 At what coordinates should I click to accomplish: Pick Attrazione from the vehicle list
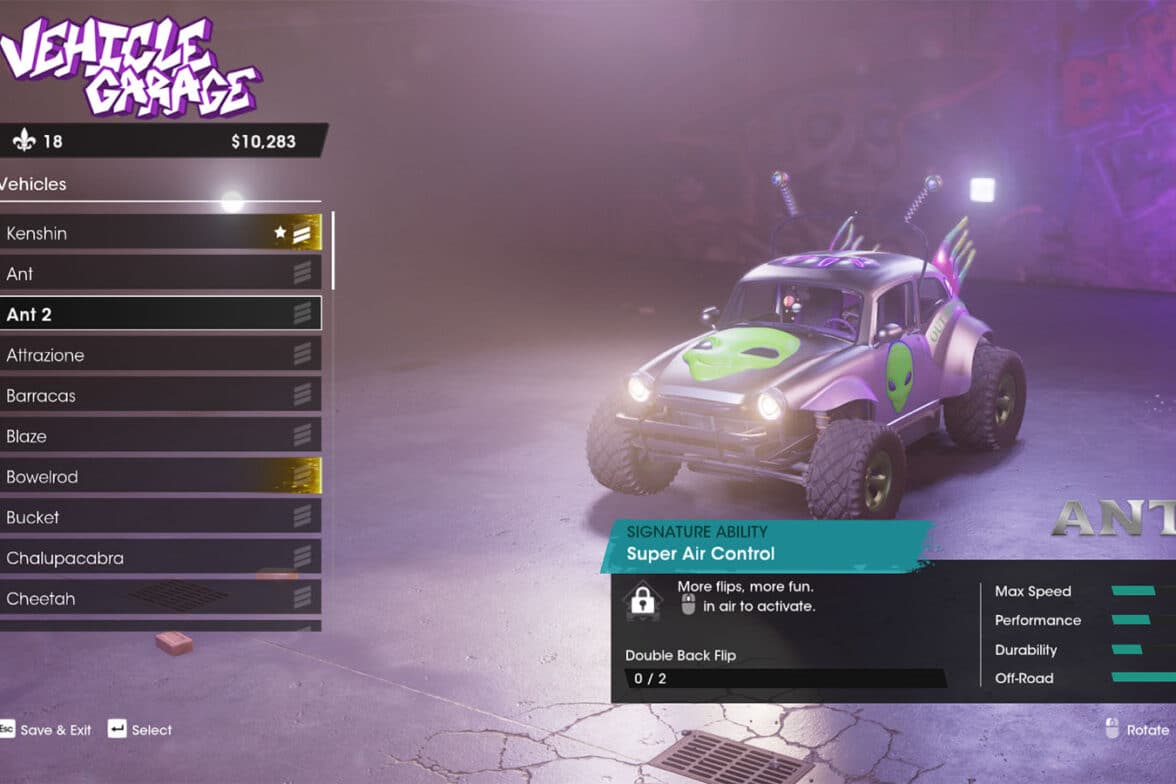click(160, 355)
